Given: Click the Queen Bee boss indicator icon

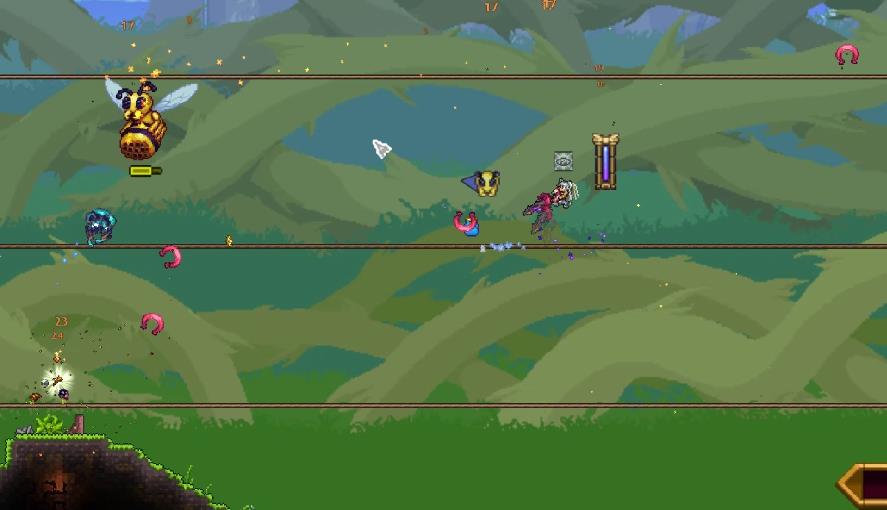Looking at the screenshot, I should coord(485,183).
